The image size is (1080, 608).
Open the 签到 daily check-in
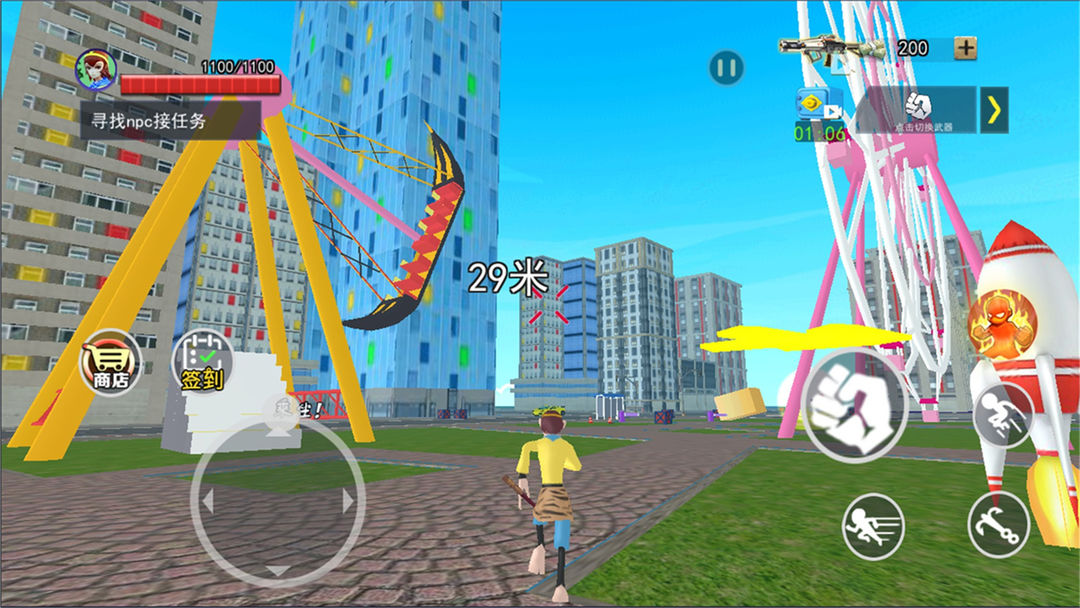[x=203, y=364]
